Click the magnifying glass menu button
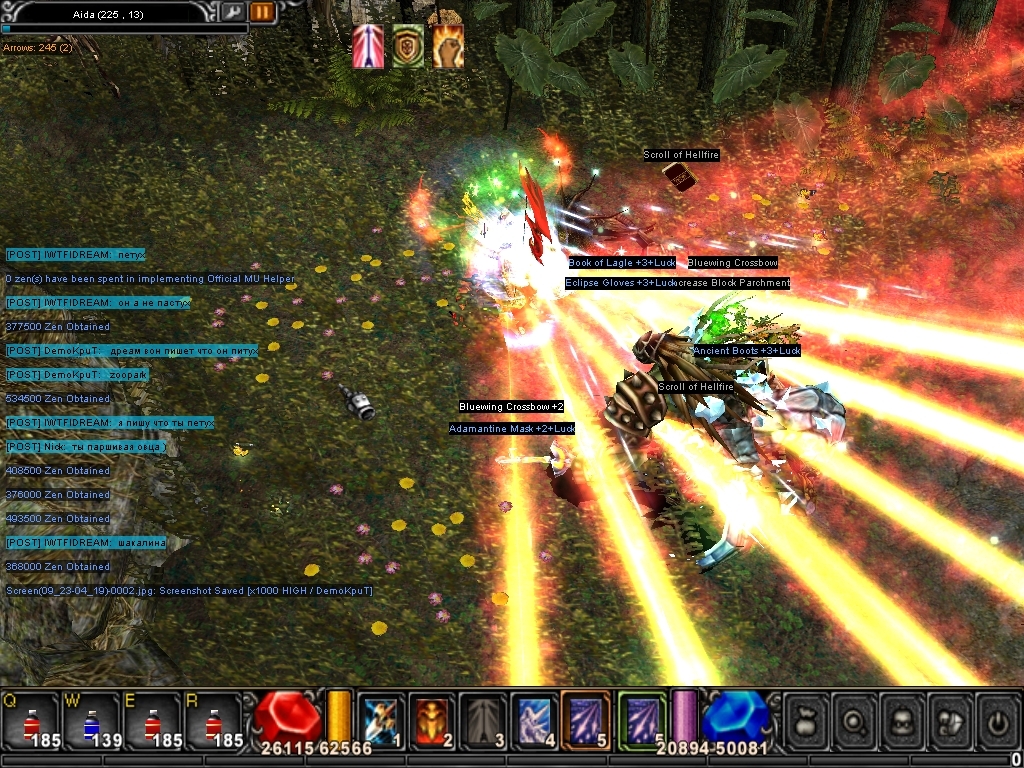The image size is (1024, 768). [854, 718]
